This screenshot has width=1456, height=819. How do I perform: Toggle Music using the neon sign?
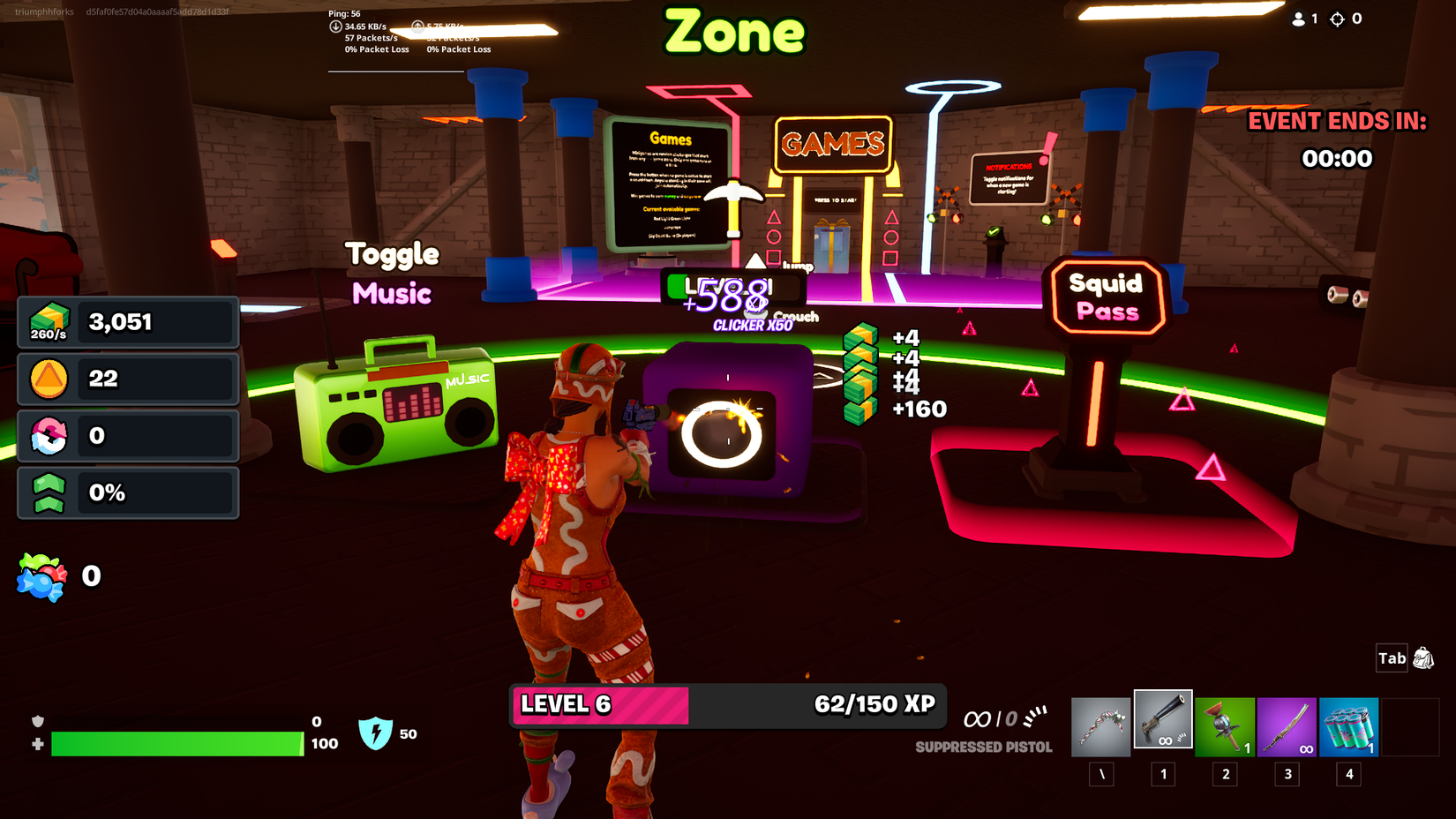(393, 274)
